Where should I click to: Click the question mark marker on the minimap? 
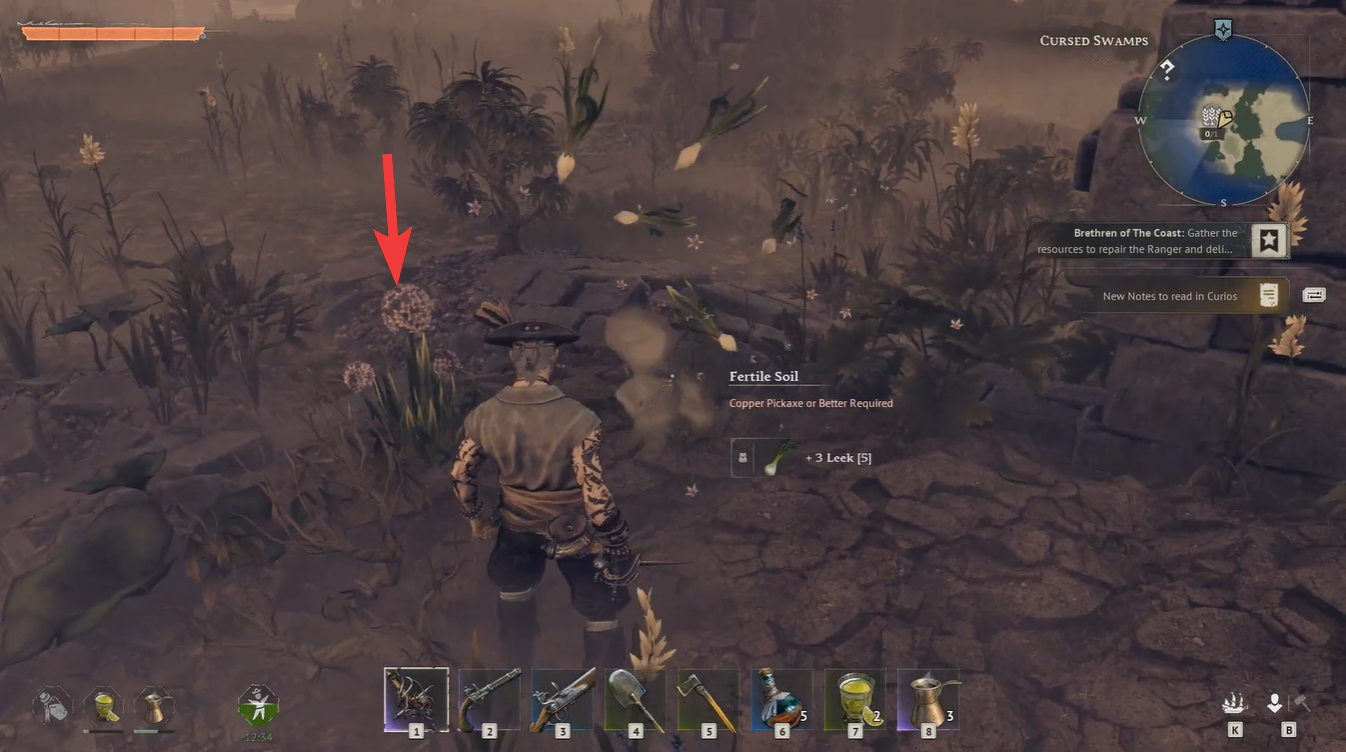[1167, 70]
